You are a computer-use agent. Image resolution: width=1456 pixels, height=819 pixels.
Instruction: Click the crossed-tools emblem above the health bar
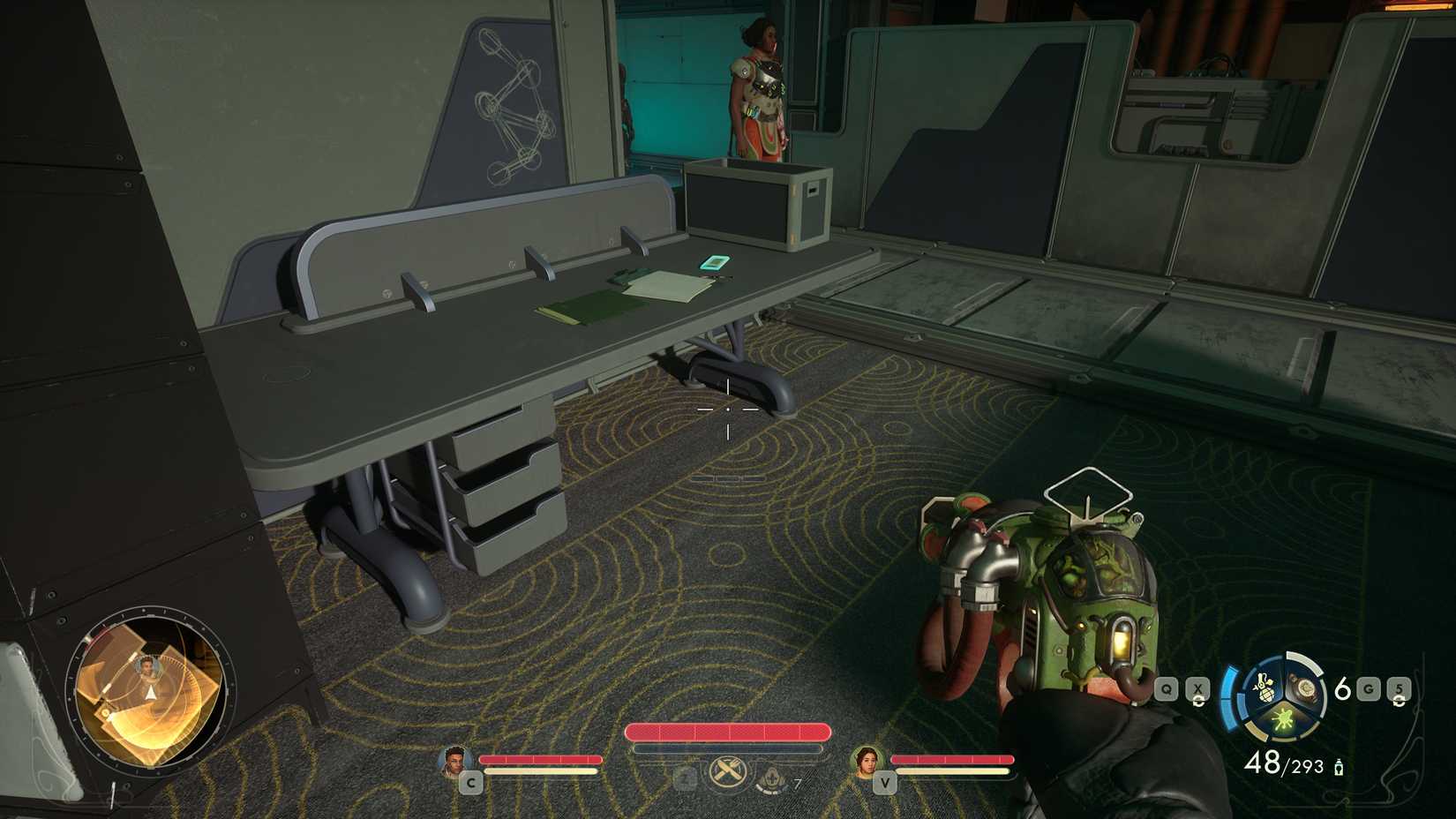coord(727,770)
